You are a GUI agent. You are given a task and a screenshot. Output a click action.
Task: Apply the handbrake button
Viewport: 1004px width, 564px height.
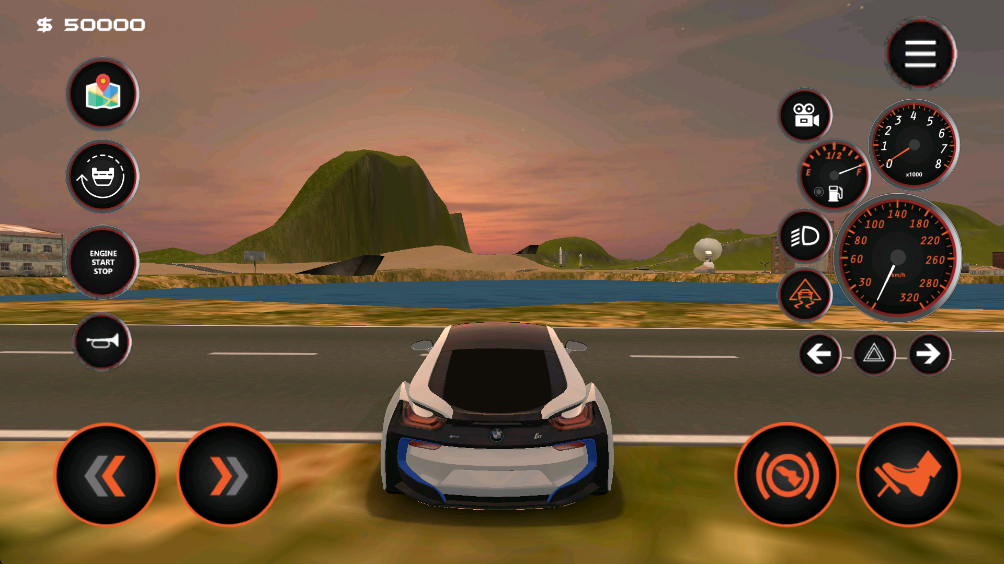click(x=785, y=475)
